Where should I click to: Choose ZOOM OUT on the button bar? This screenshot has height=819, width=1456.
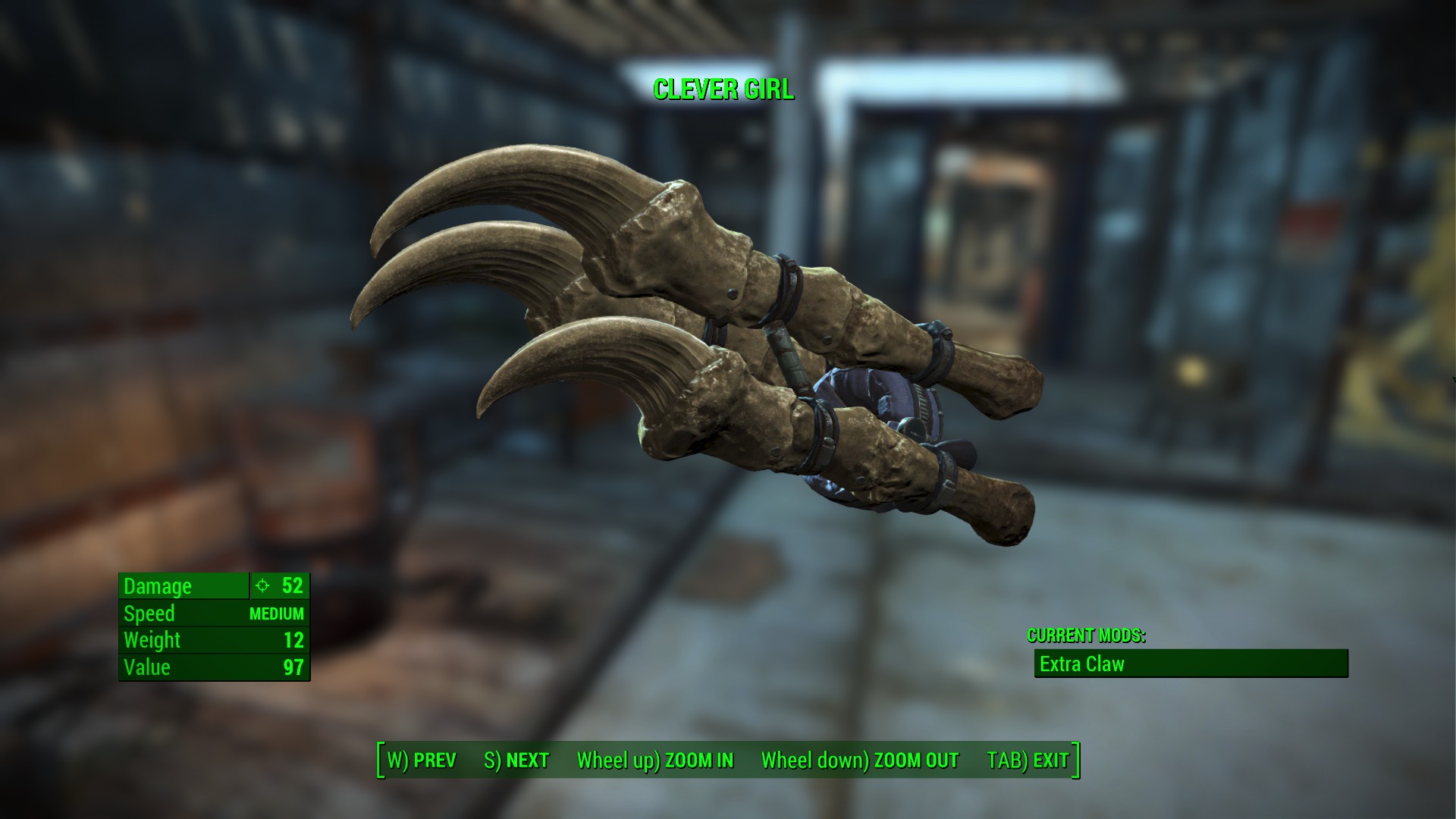pyautogui.click(x=860, y=761)
